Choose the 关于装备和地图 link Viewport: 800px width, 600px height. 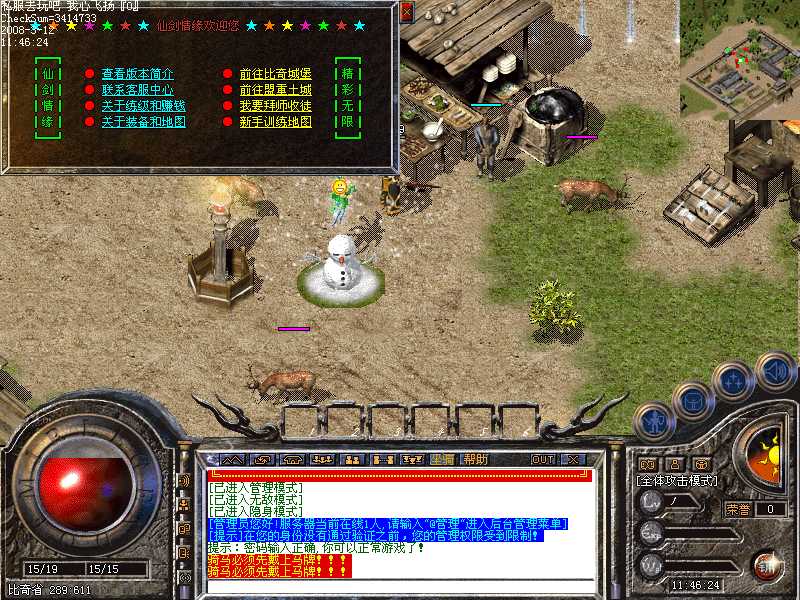[x=143, y=122]
